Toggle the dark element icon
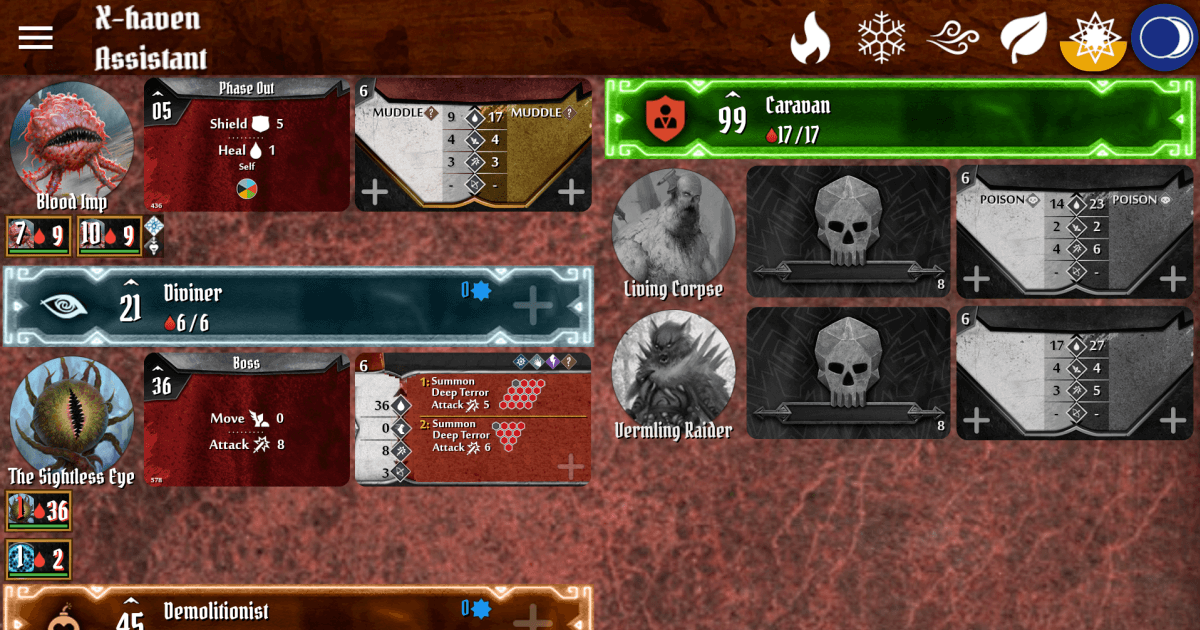This screenshot has width=1200, height=630. [1164, 38]
